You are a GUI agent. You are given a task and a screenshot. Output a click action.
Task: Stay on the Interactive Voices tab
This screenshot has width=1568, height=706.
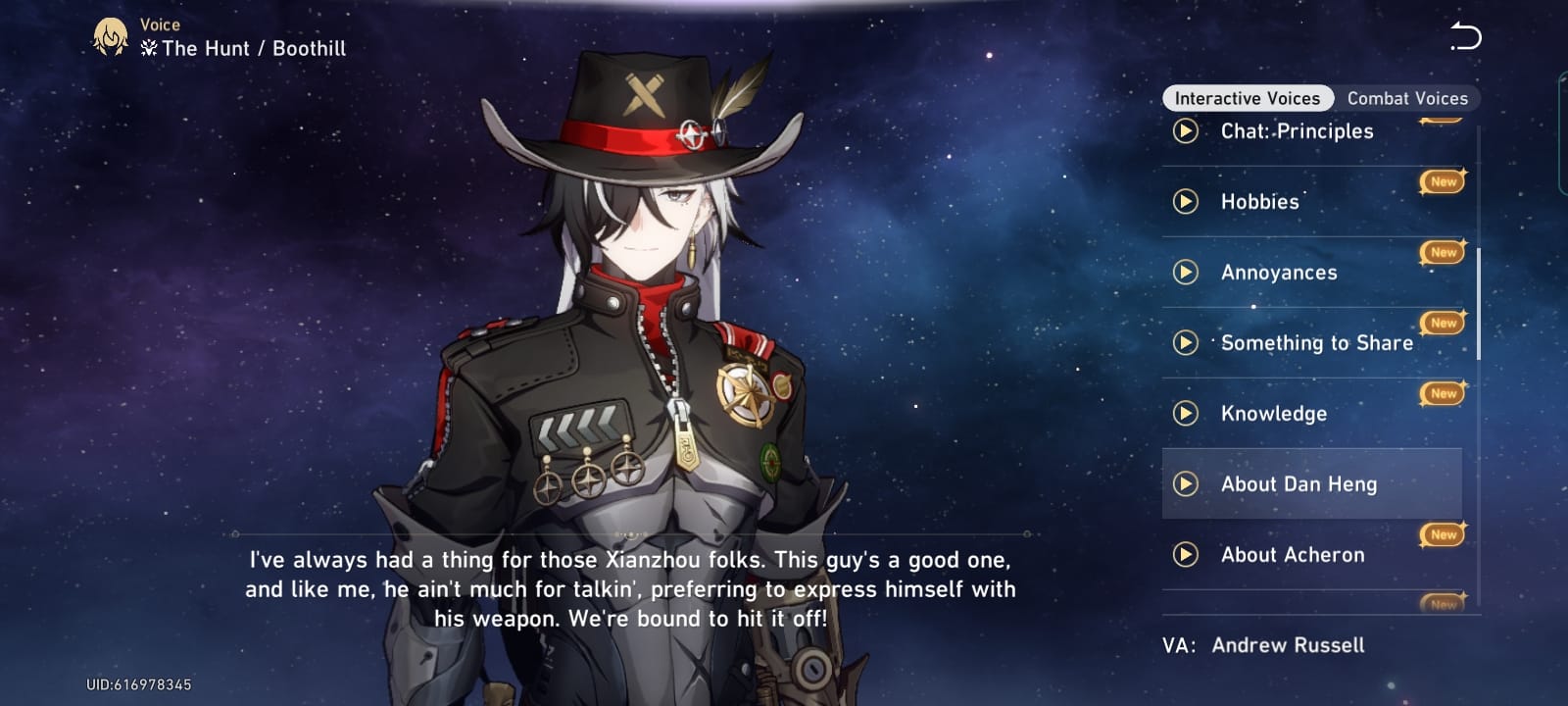tap(1247, 98)
